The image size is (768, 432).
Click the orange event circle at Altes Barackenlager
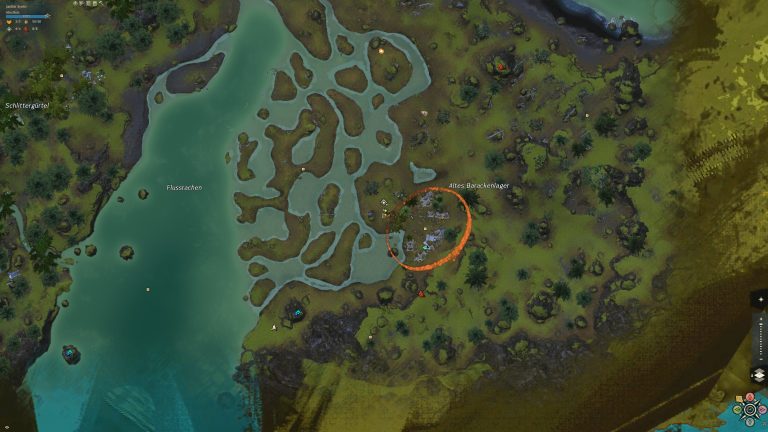[x=428, y=230]
